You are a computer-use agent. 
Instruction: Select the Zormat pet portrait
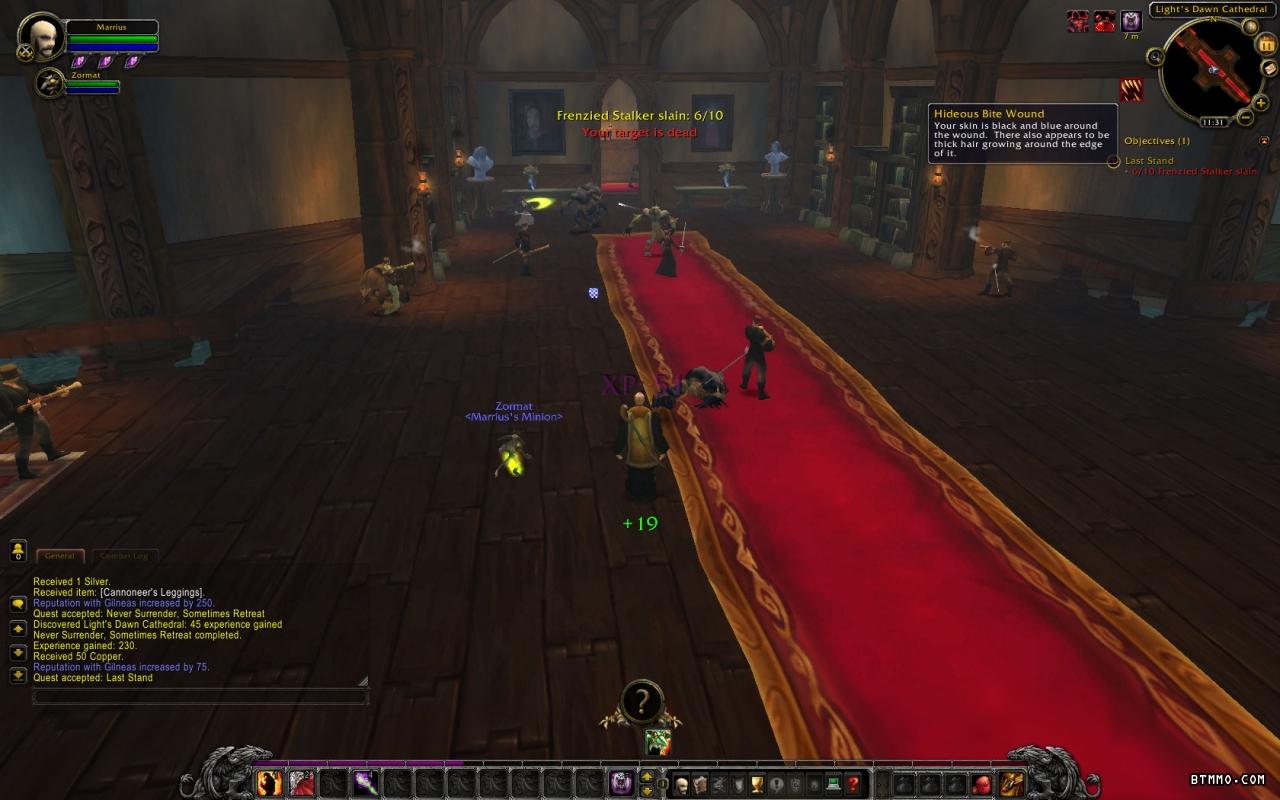tap(49, 83)
